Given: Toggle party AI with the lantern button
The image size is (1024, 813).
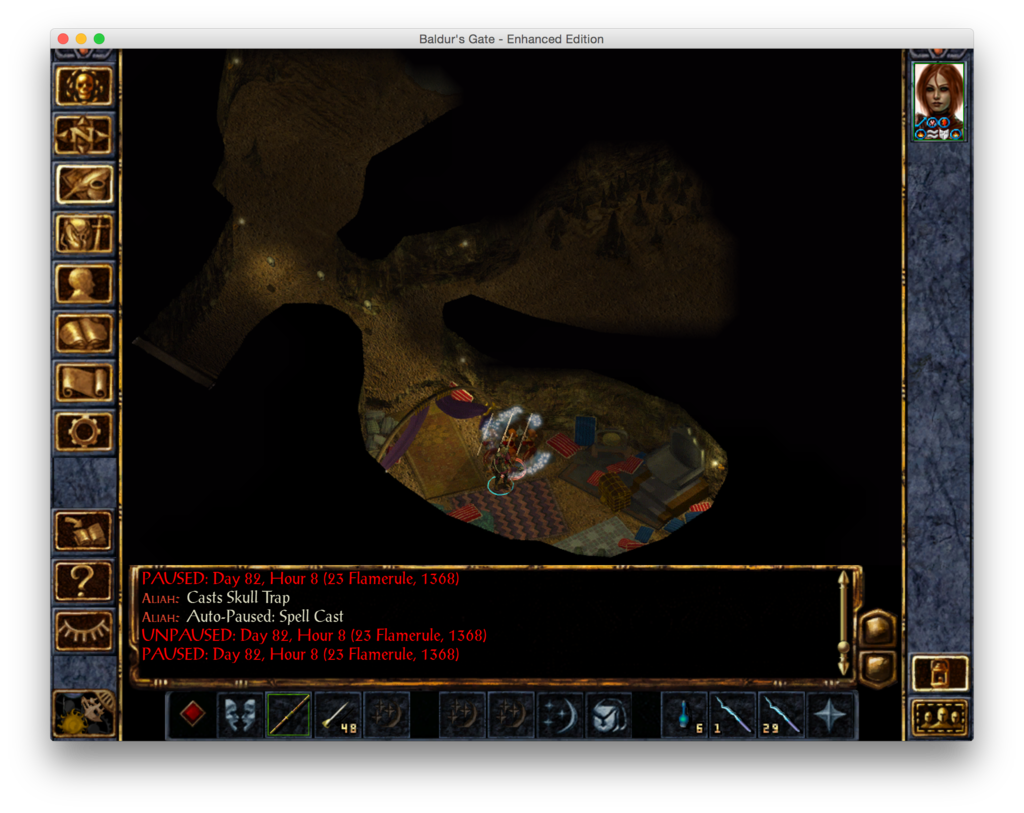Looking at the screenshot, I should (940, 672).
